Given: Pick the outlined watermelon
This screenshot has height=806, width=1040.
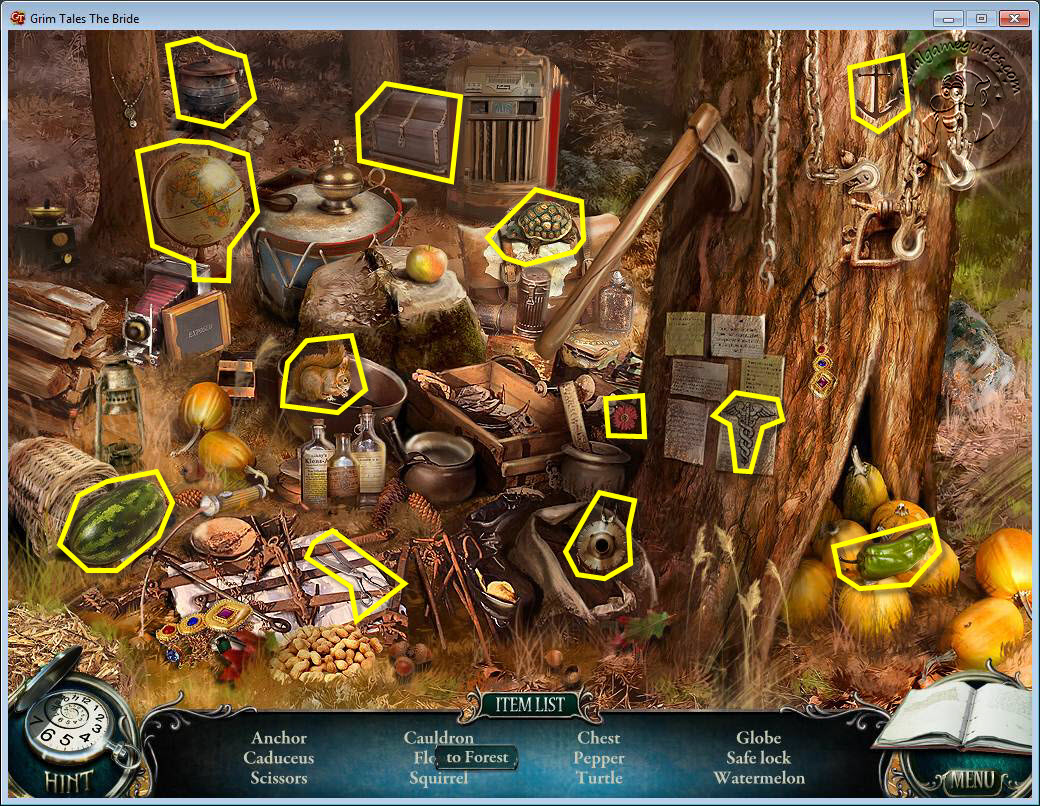Looking at the screenshot, I should [x=112, y=520].
